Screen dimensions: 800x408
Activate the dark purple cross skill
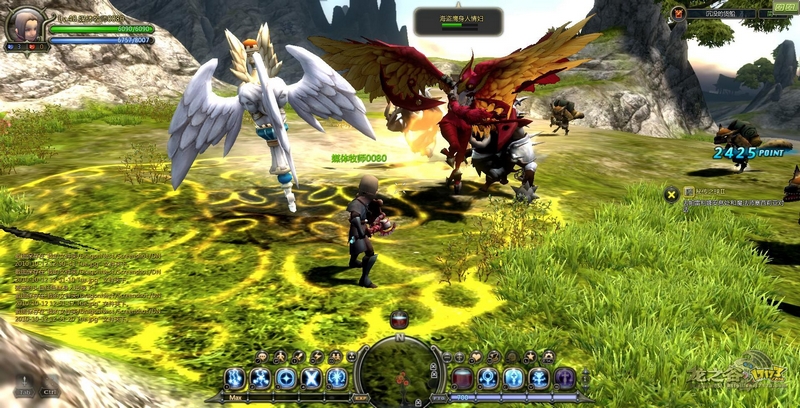pos(565,378)
